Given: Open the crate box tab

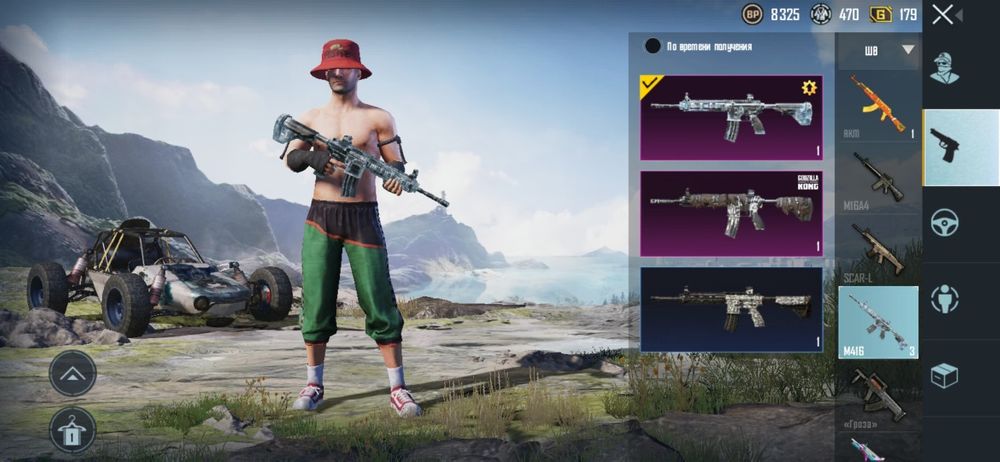Looking at the screenshot, I should [945, 375].
